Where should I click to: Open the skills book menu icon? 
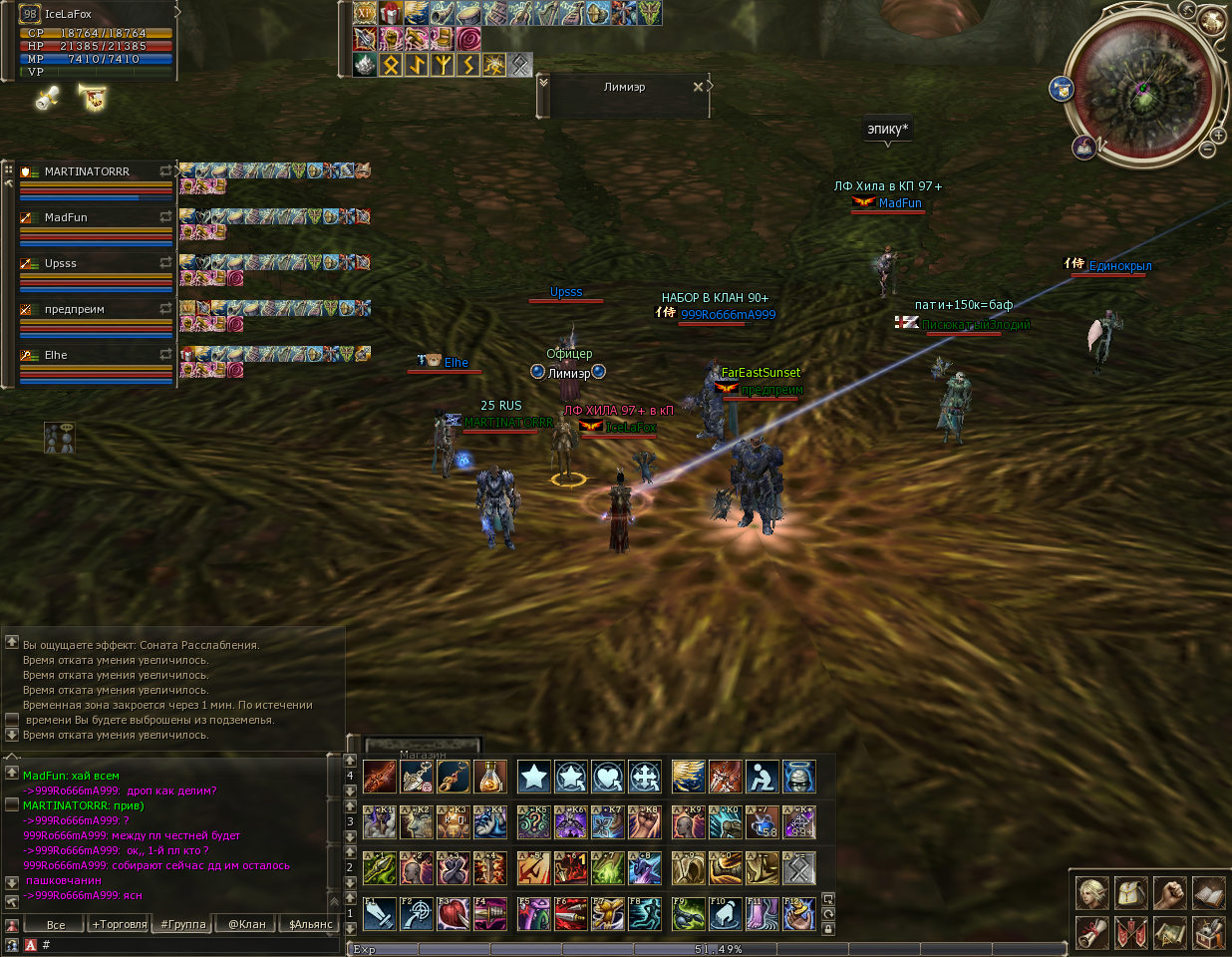click(x=1208, y=893)
